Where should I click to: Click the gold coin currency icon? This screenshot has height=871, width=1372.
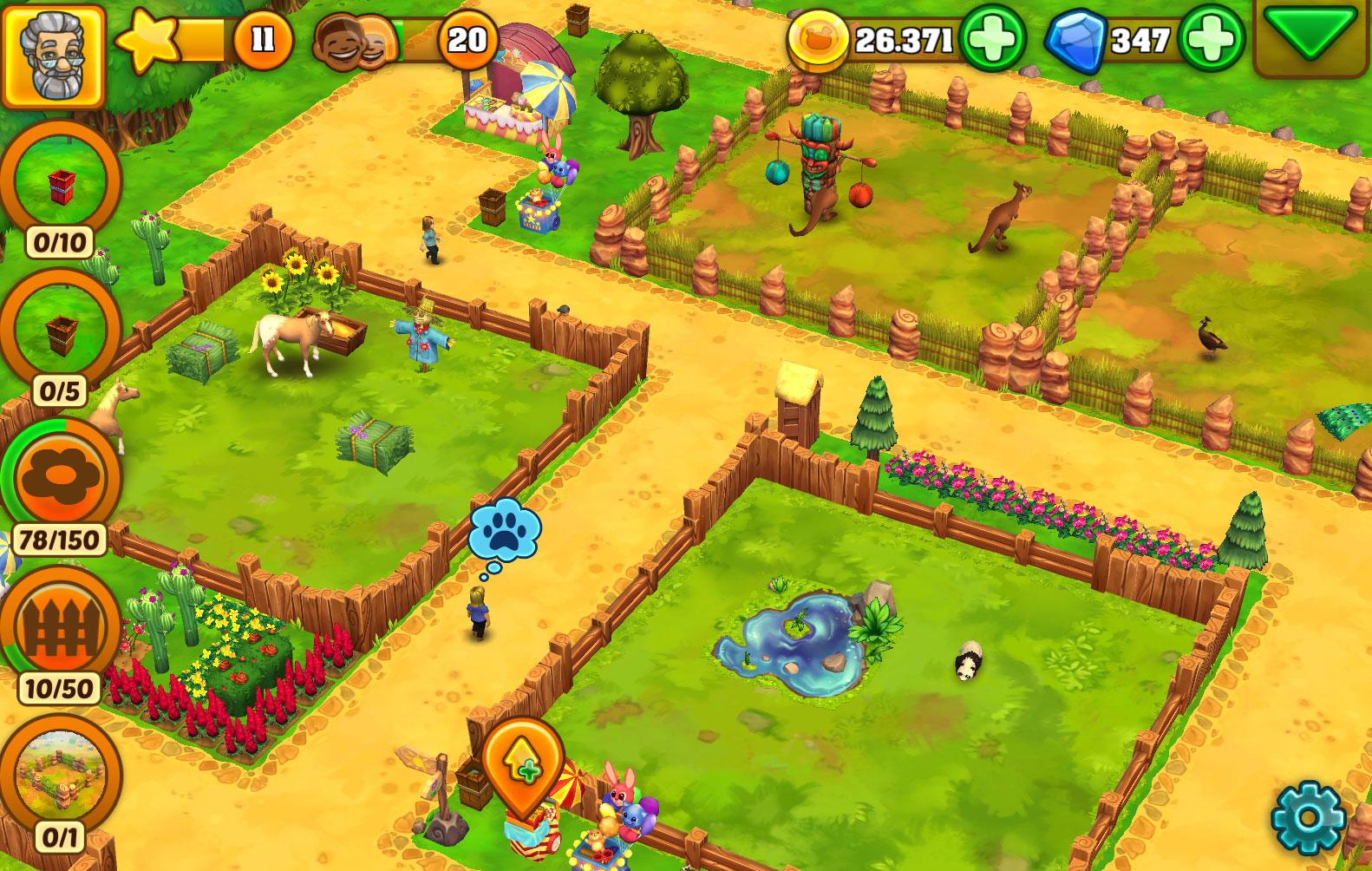click(820, 38)
